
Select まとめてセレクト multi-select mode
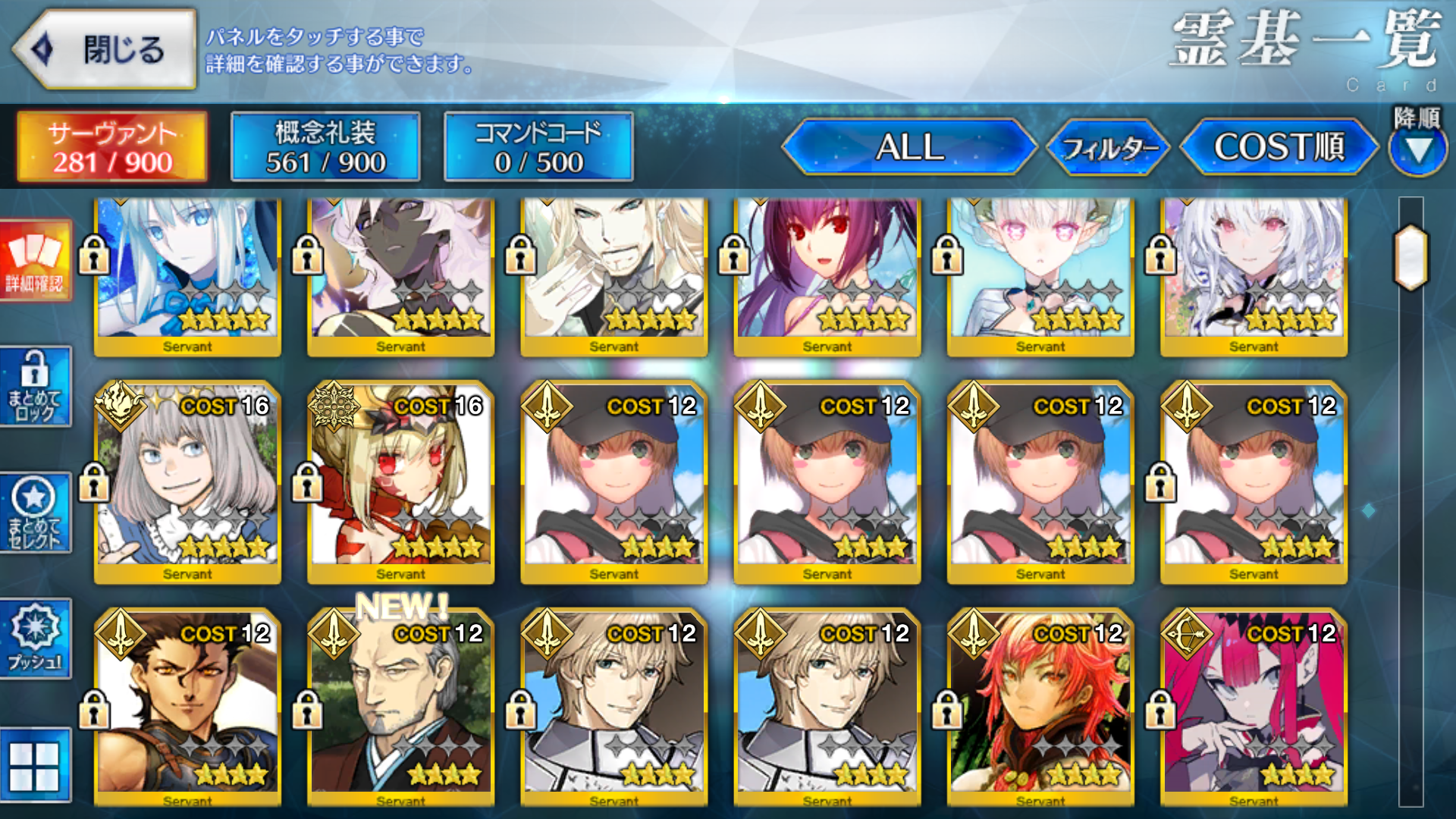pyautogui.click(x=35, y=513)
